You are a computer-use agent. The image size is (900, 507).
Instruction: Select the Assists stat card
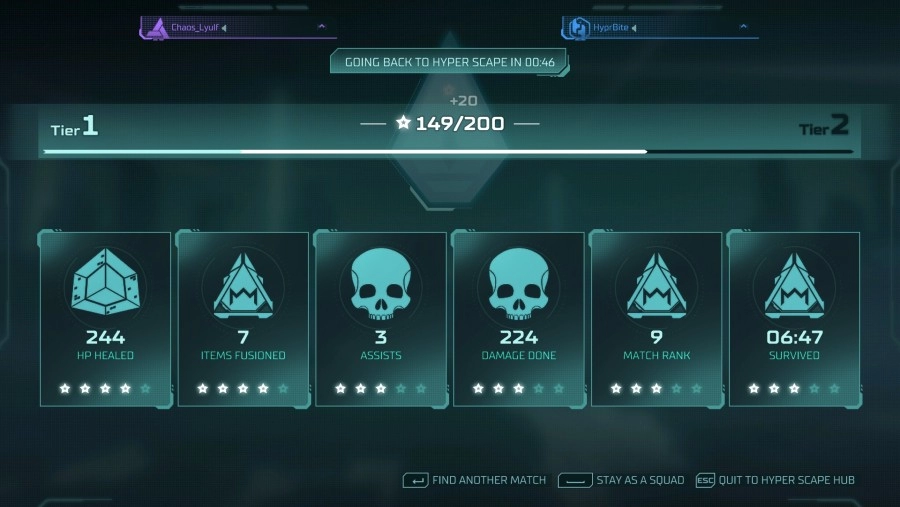tap(381, 318)
